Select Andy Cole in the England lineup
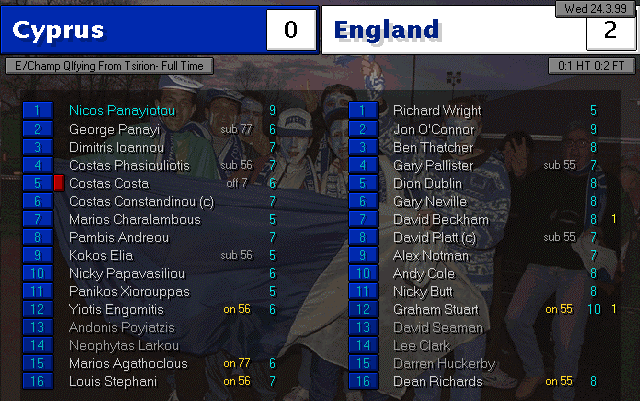The height and width of the screenshot is (401, 640). [424, 273]
